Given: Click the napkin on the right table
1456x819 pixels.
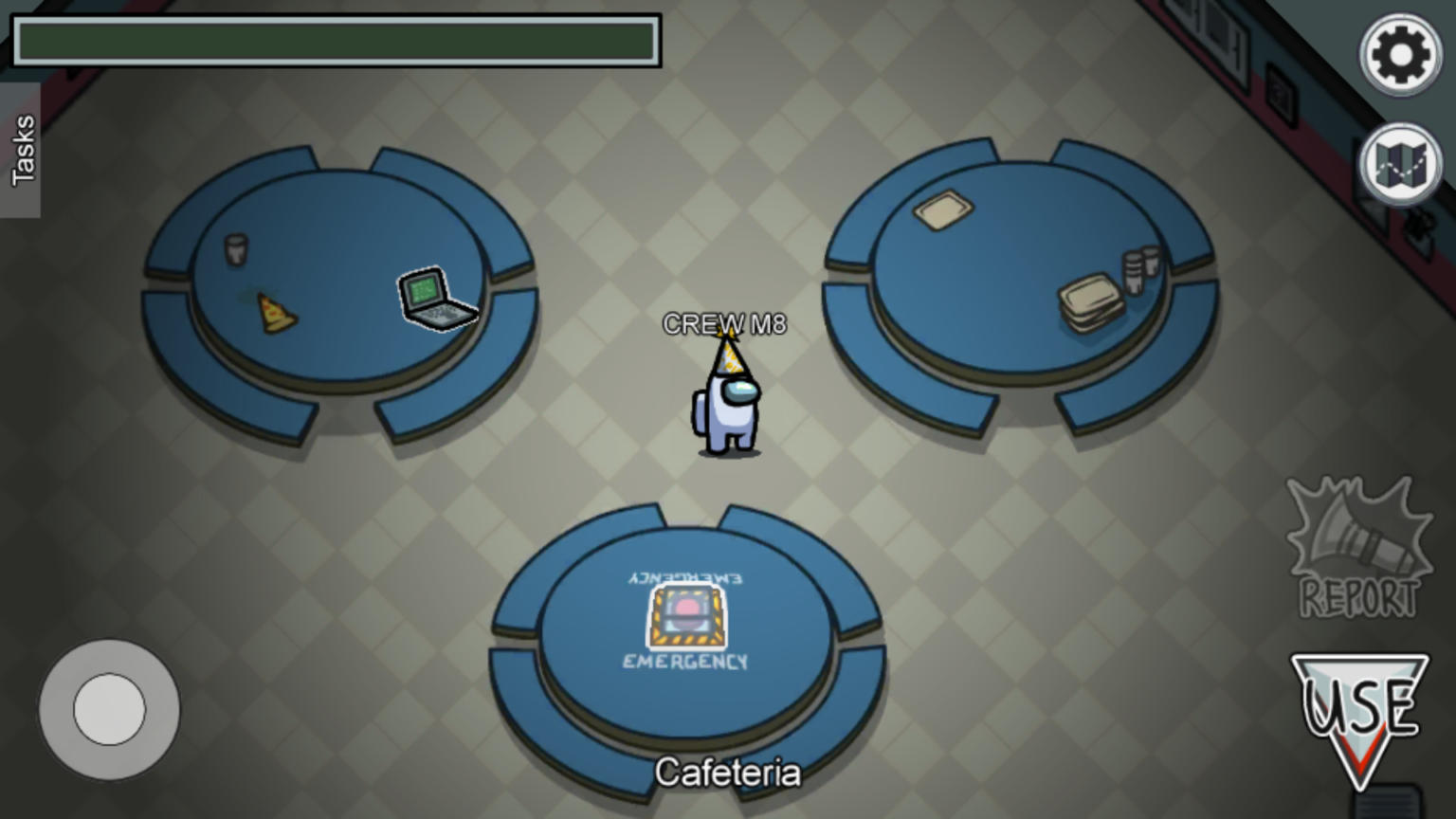Looking at the screenshot, I should pyautogui.click(x=945, y=210).
